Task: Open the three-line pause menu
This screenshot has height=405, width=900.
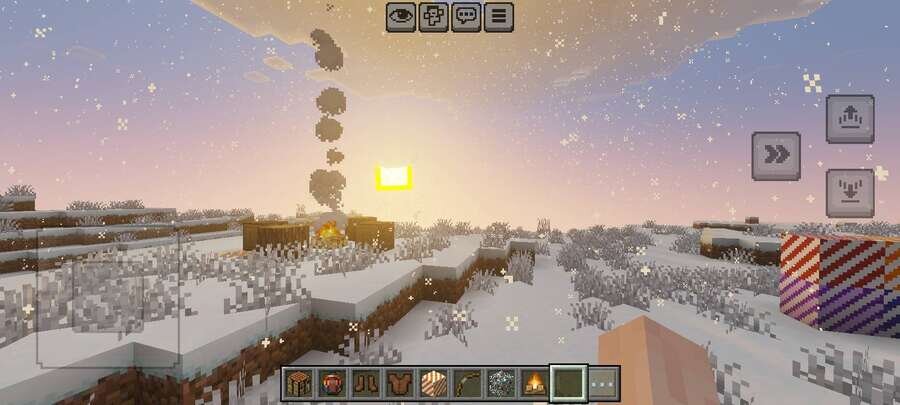Action: tap(498, 16)
